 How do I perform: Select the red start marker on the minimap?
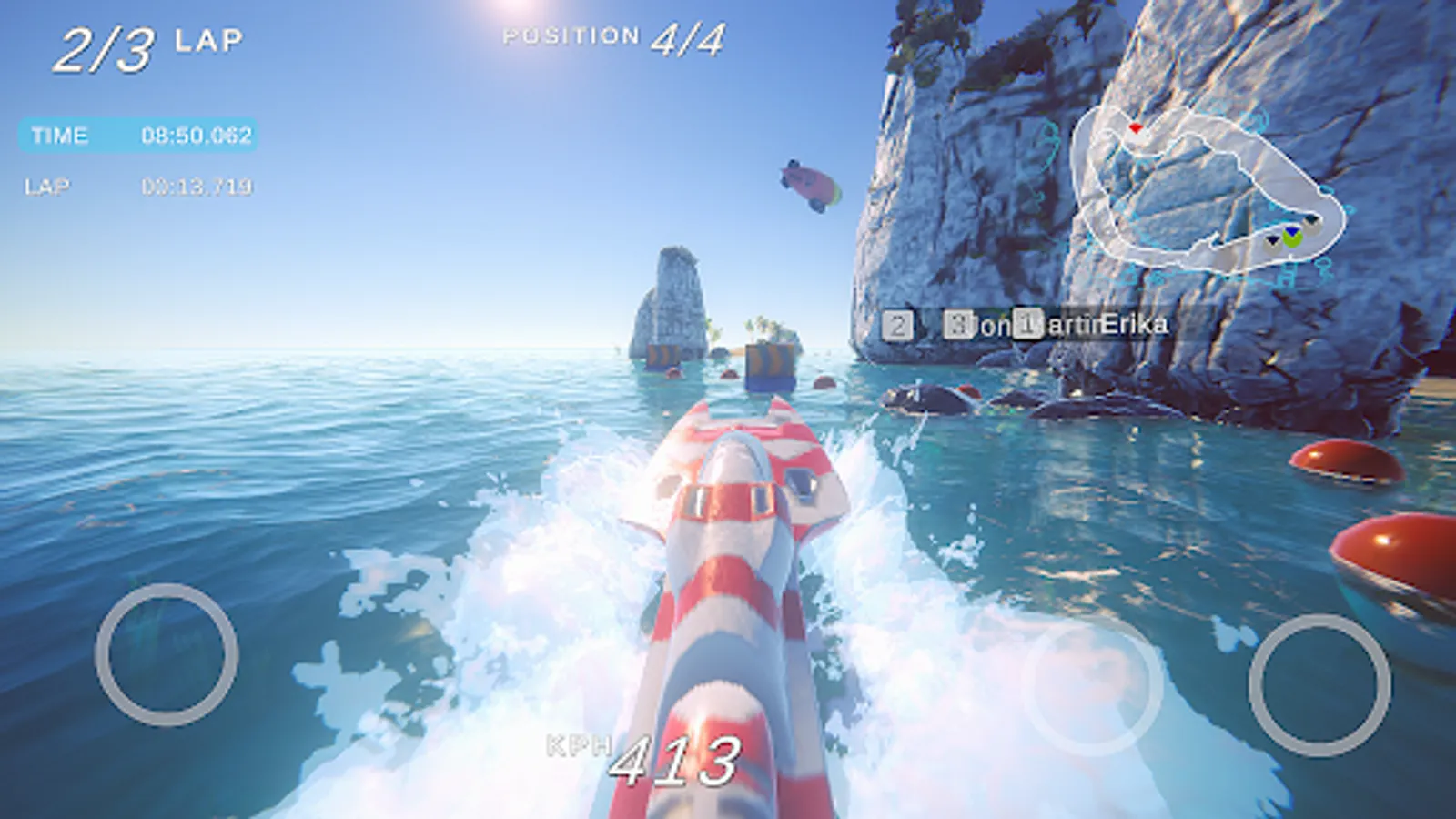(x=1136, y=127)
